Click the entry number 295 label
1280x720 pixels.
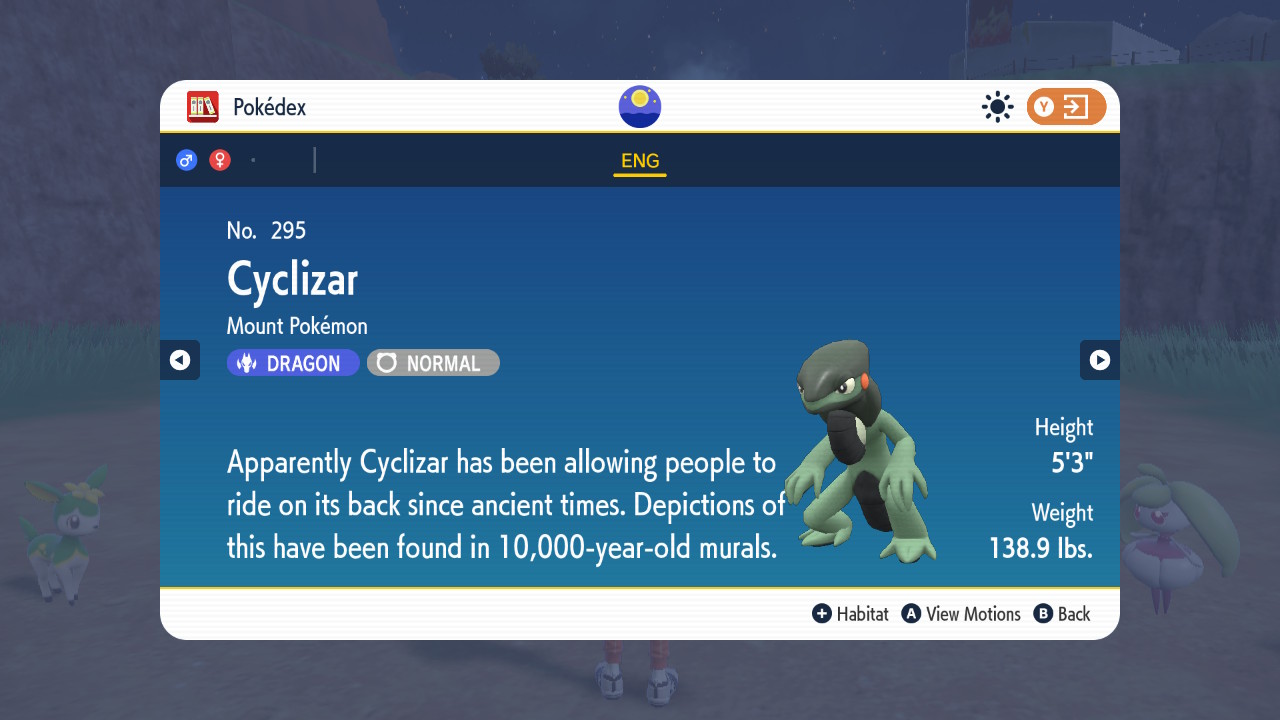click(265, 230)
